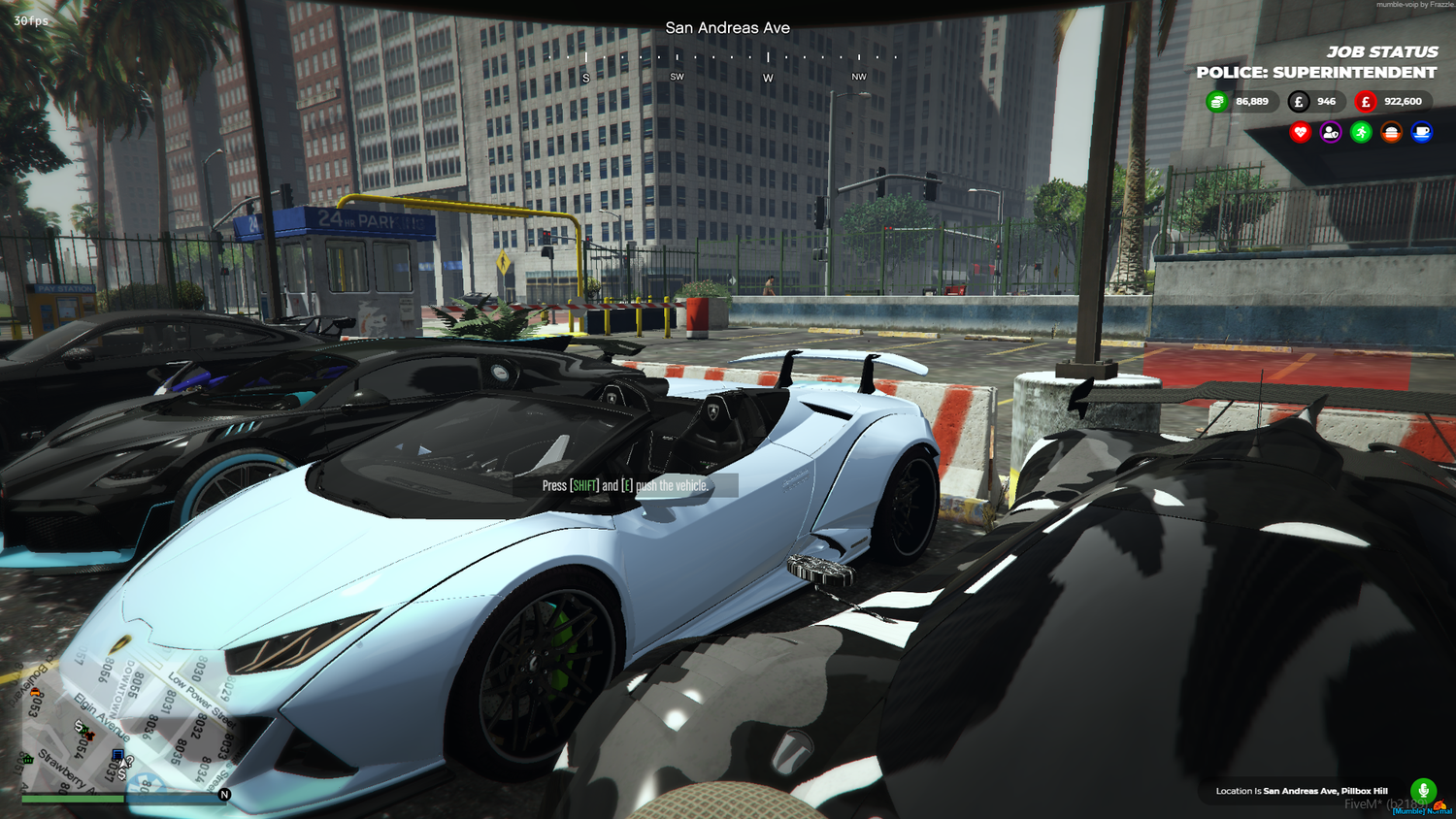Toggle the green microphone voice icon
The image size is (1456, 819).
pos(1421,792)
